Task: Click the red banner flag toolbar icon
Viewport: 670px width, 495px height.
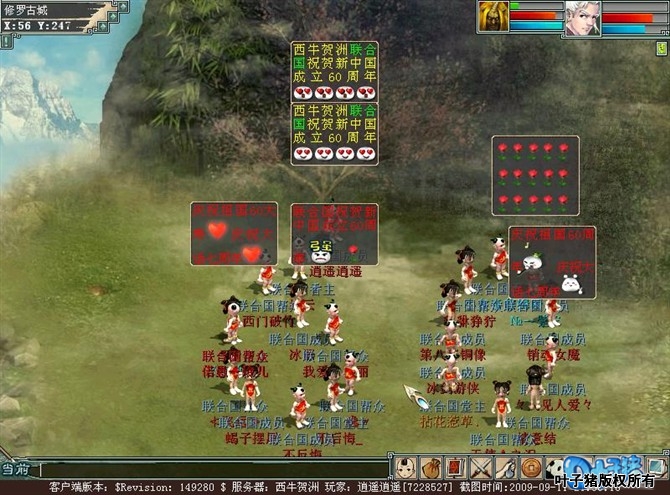Action: coord(455,467)
